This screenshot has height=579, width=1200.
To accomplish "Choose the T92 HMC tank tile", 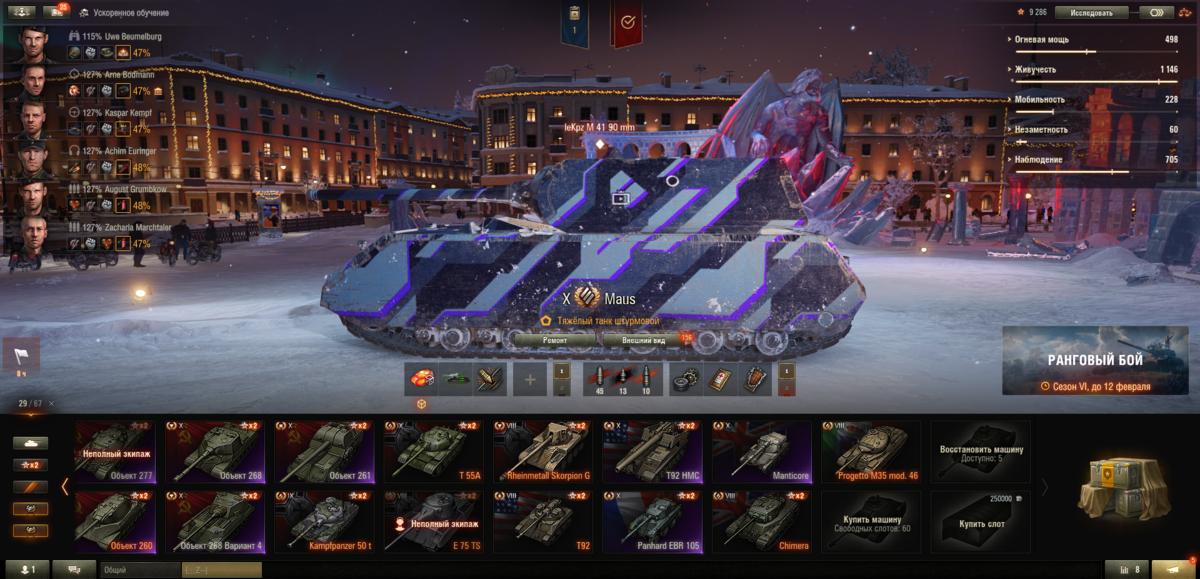I will pyautogui.click(x=651, y=451).
